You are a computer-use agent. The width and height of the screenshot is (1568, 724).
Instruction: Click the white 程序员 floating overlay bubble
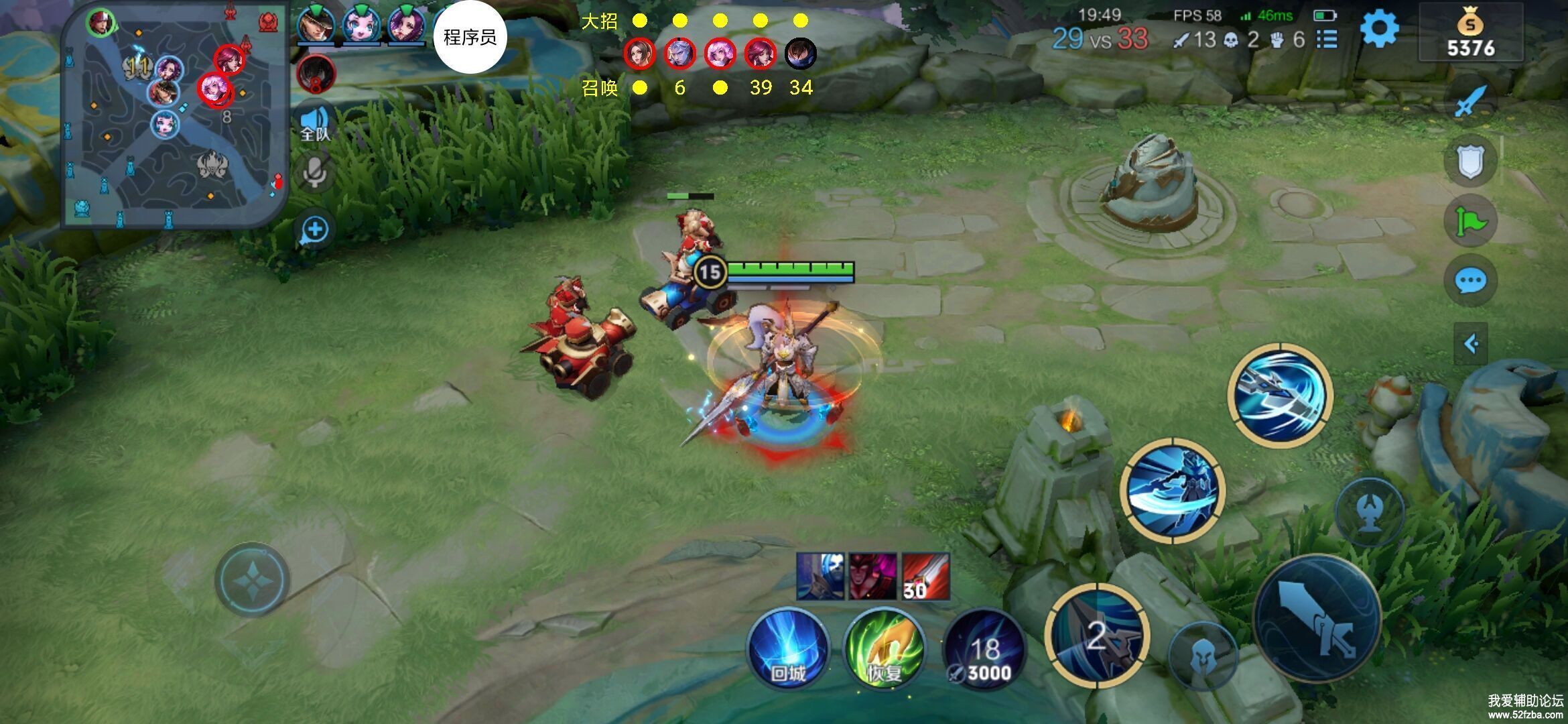(x=470, y=38)
